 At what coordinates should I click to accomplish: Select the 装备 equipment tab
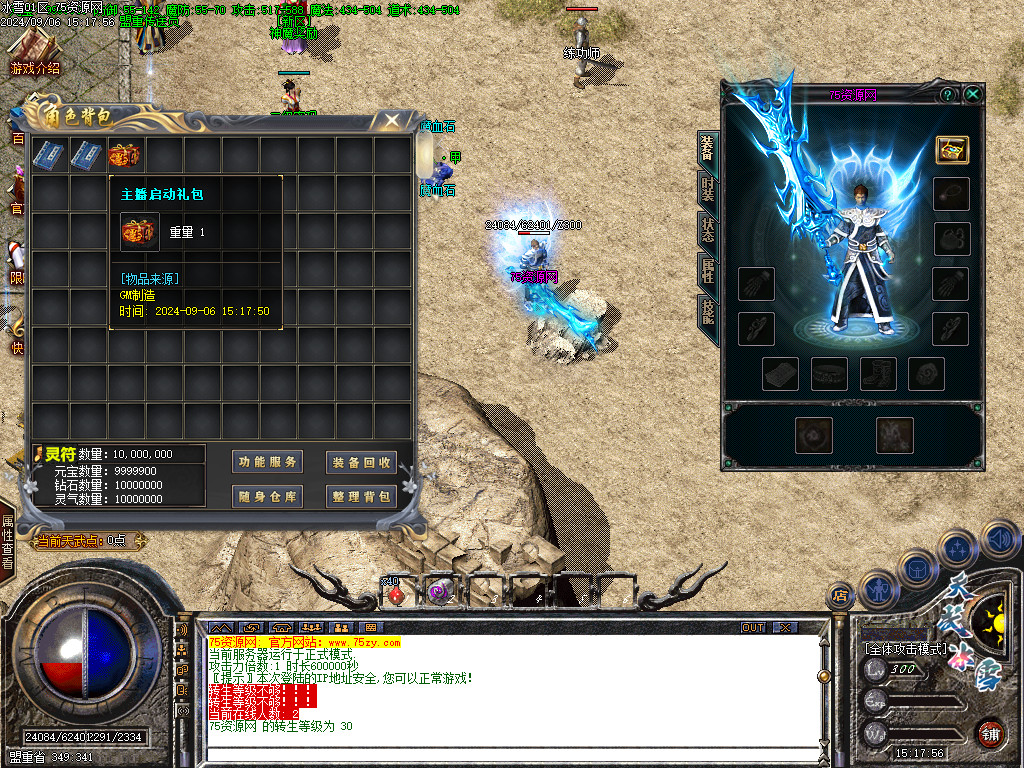pos(707,147)
